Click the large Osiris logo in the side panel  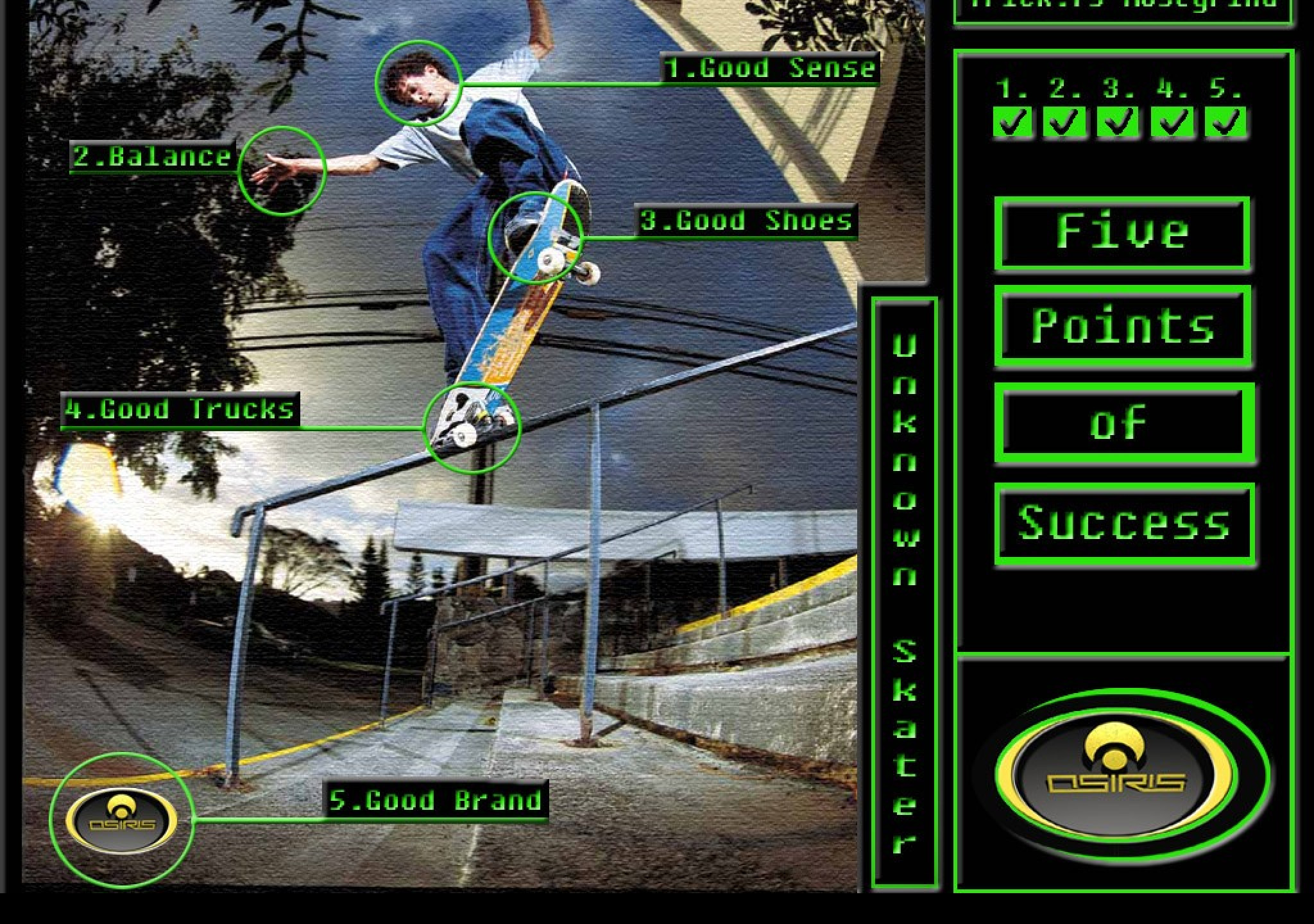(1116, 775)
